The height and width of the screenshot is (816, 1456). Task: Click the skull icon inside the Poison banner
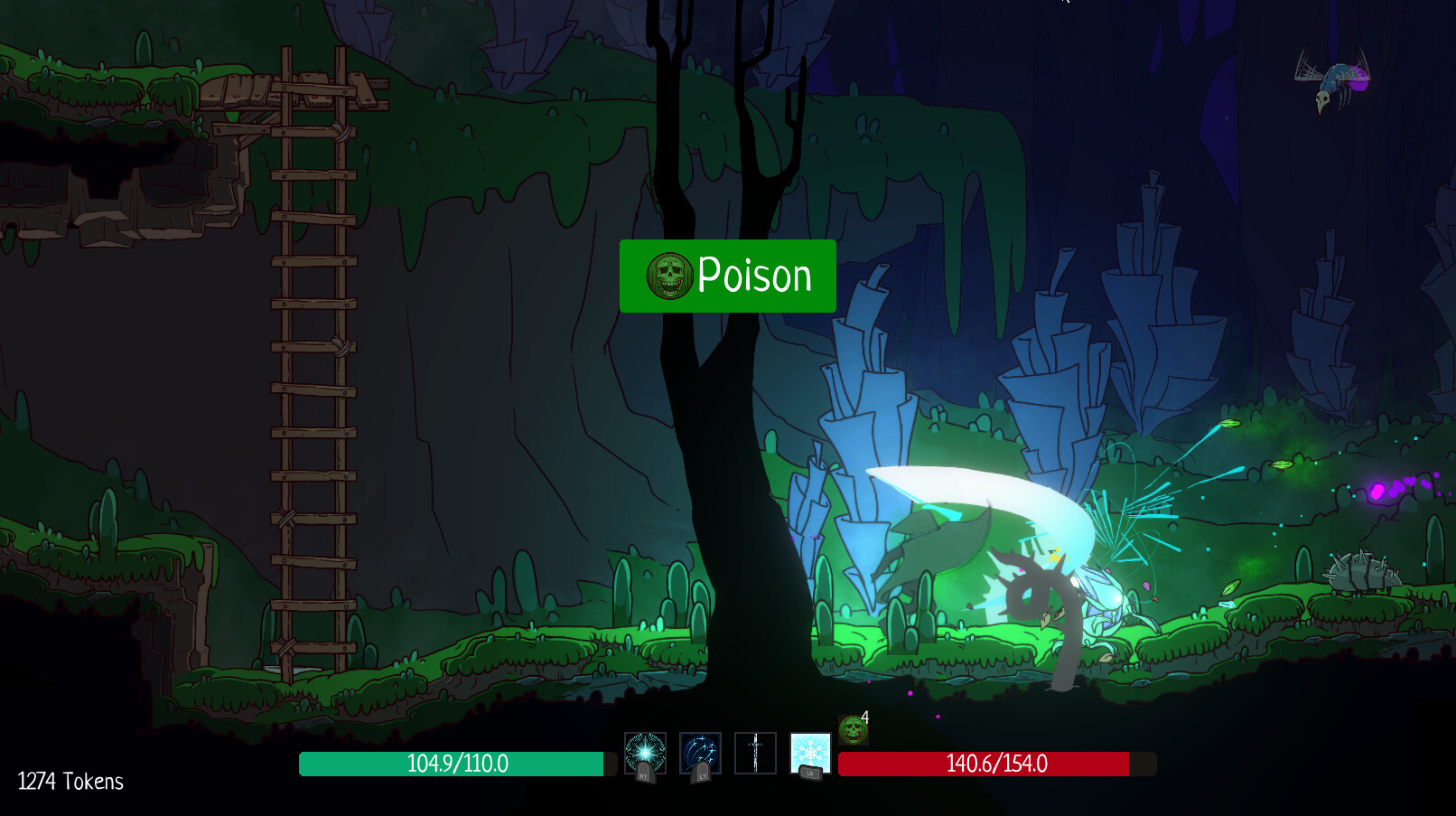coord(668,277)
